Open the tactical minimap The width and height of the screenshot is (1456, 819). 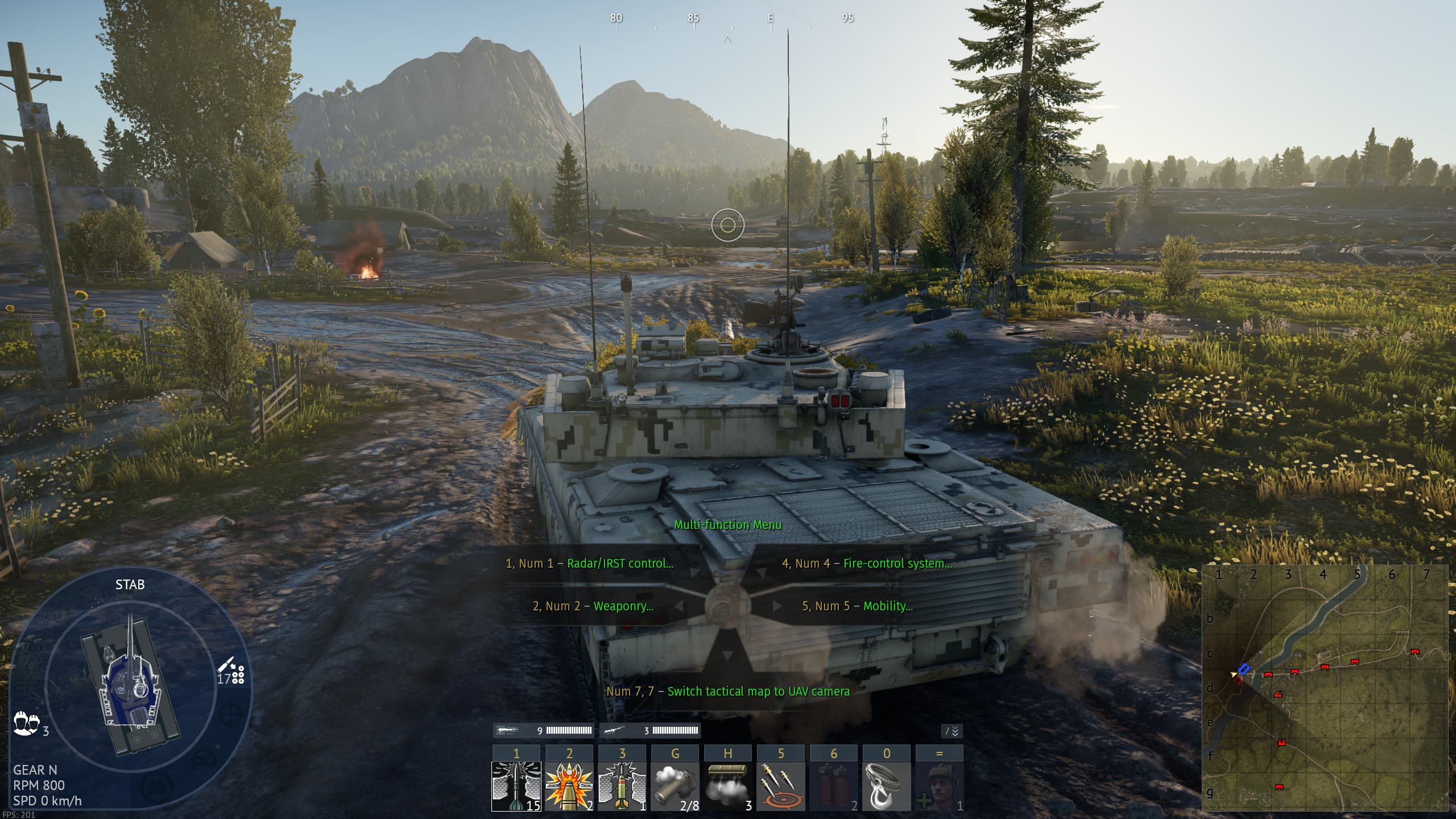1325,687
